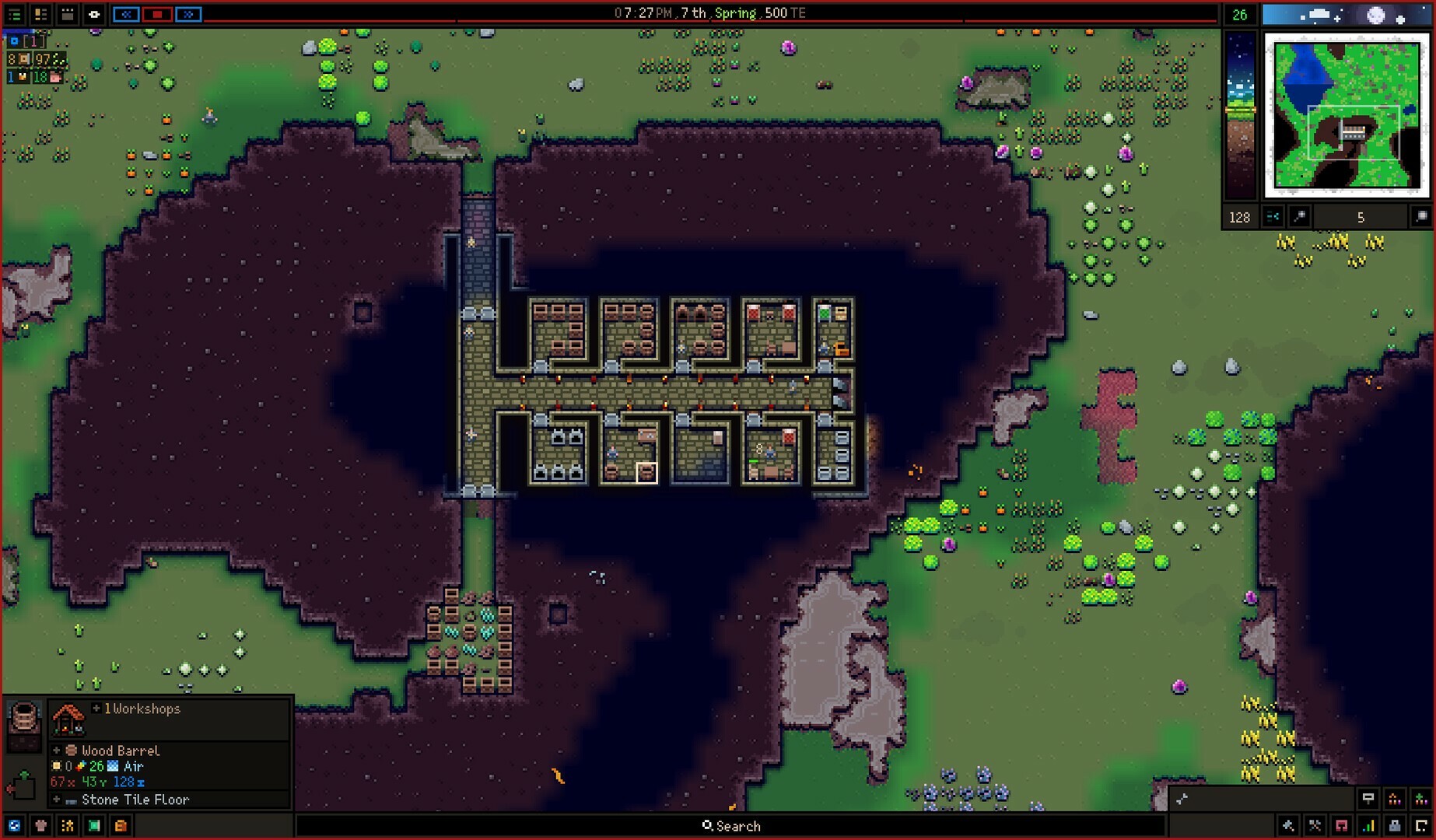Click the crossed tools icon

[1315, 826]
